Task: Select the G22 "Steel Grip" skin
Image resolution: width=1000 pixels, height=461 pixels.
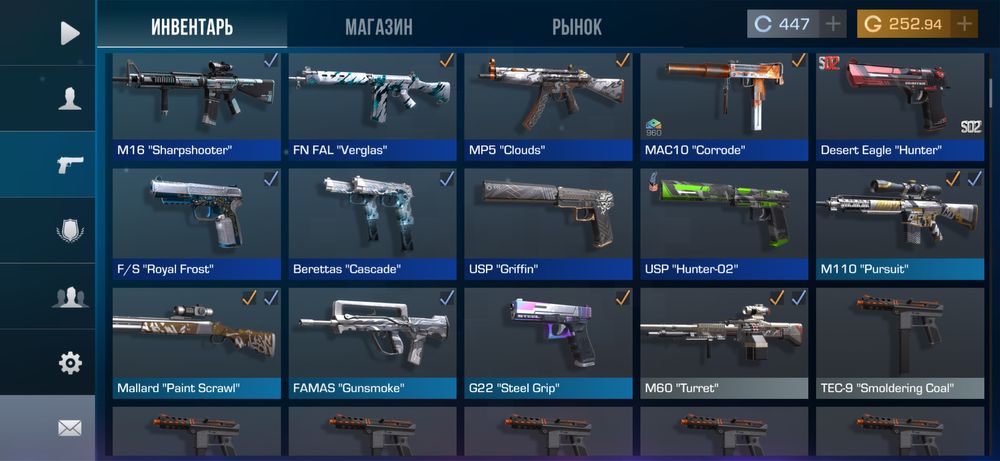Action: (x=548, y=342)
